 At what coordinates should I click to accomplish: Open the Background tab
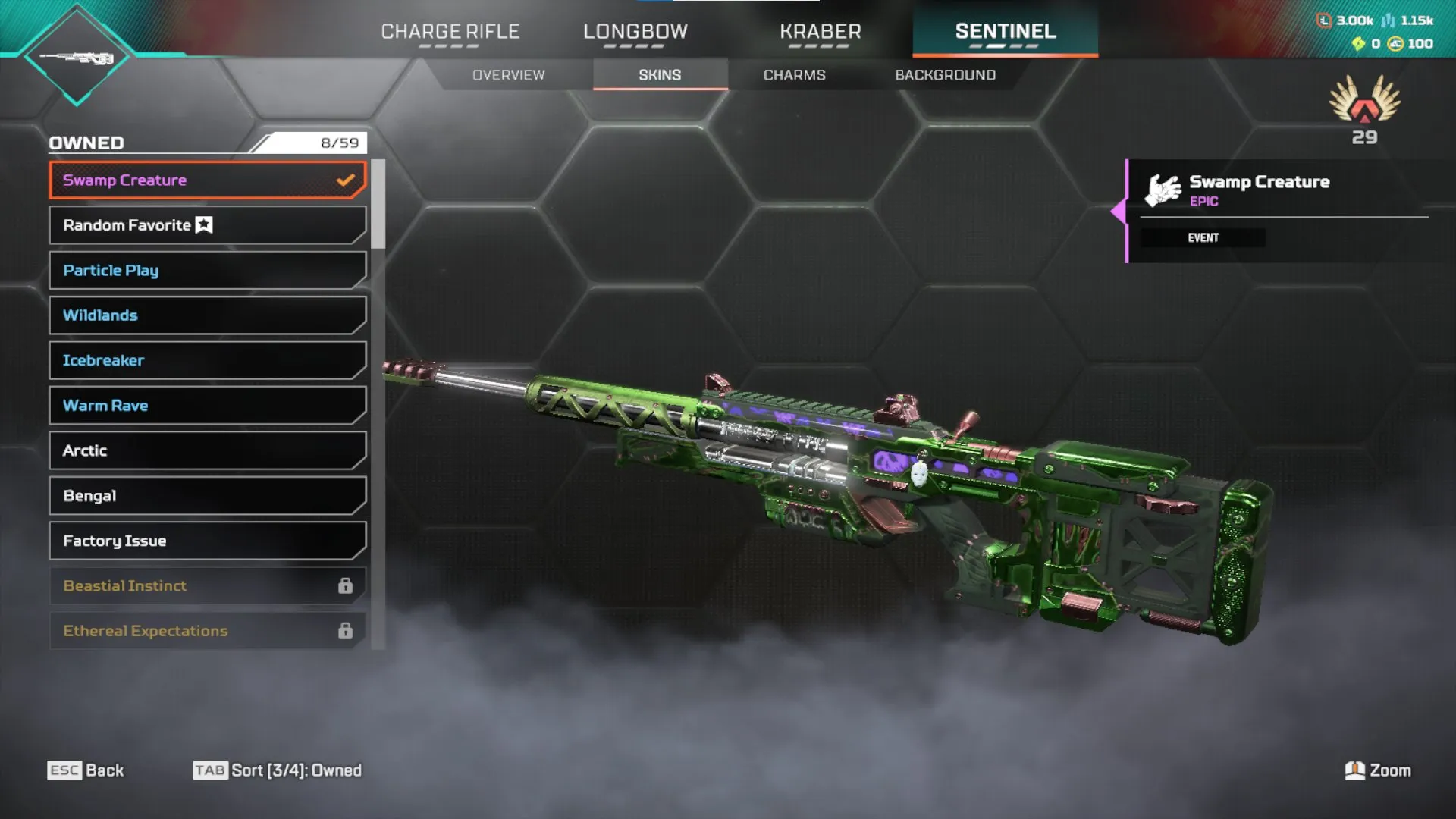click(944, 74)
